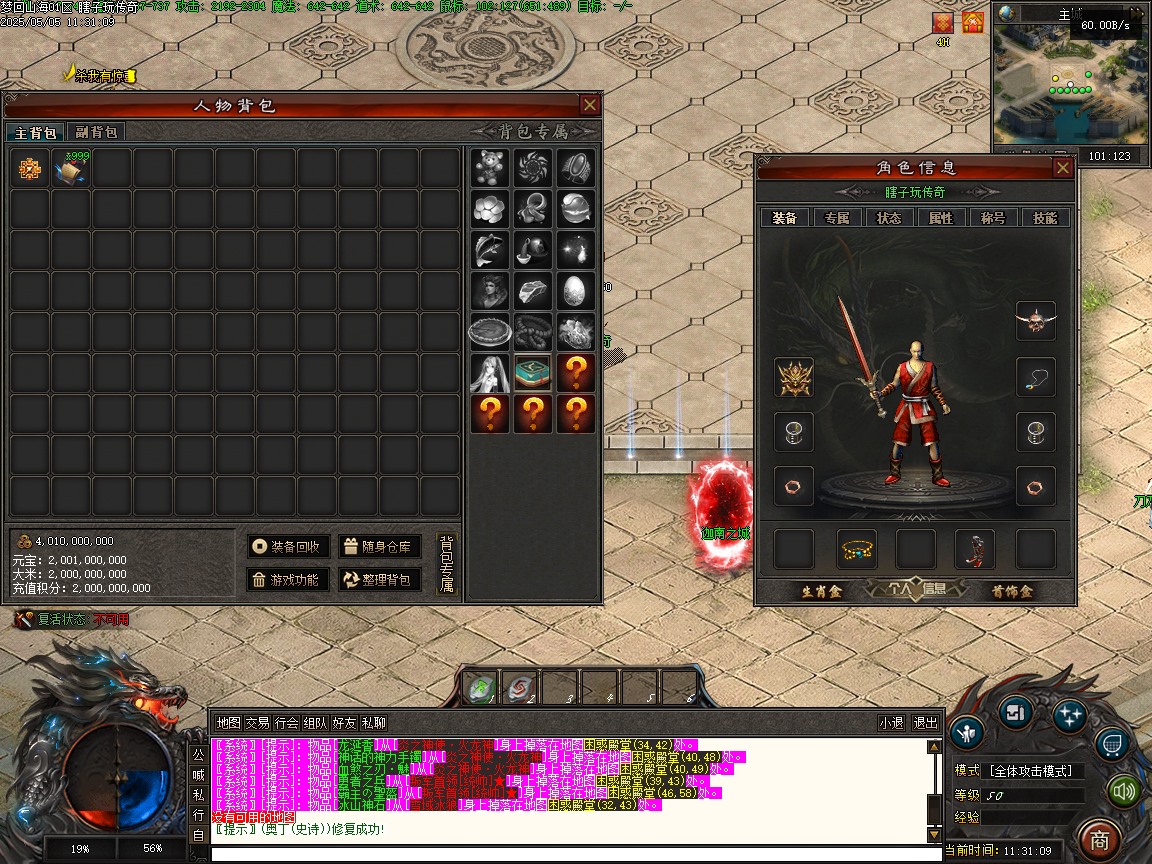This screenshot has width=1152, height=864.
Task: Switch to the 副背包 tab
Action: tap(96, 132)
